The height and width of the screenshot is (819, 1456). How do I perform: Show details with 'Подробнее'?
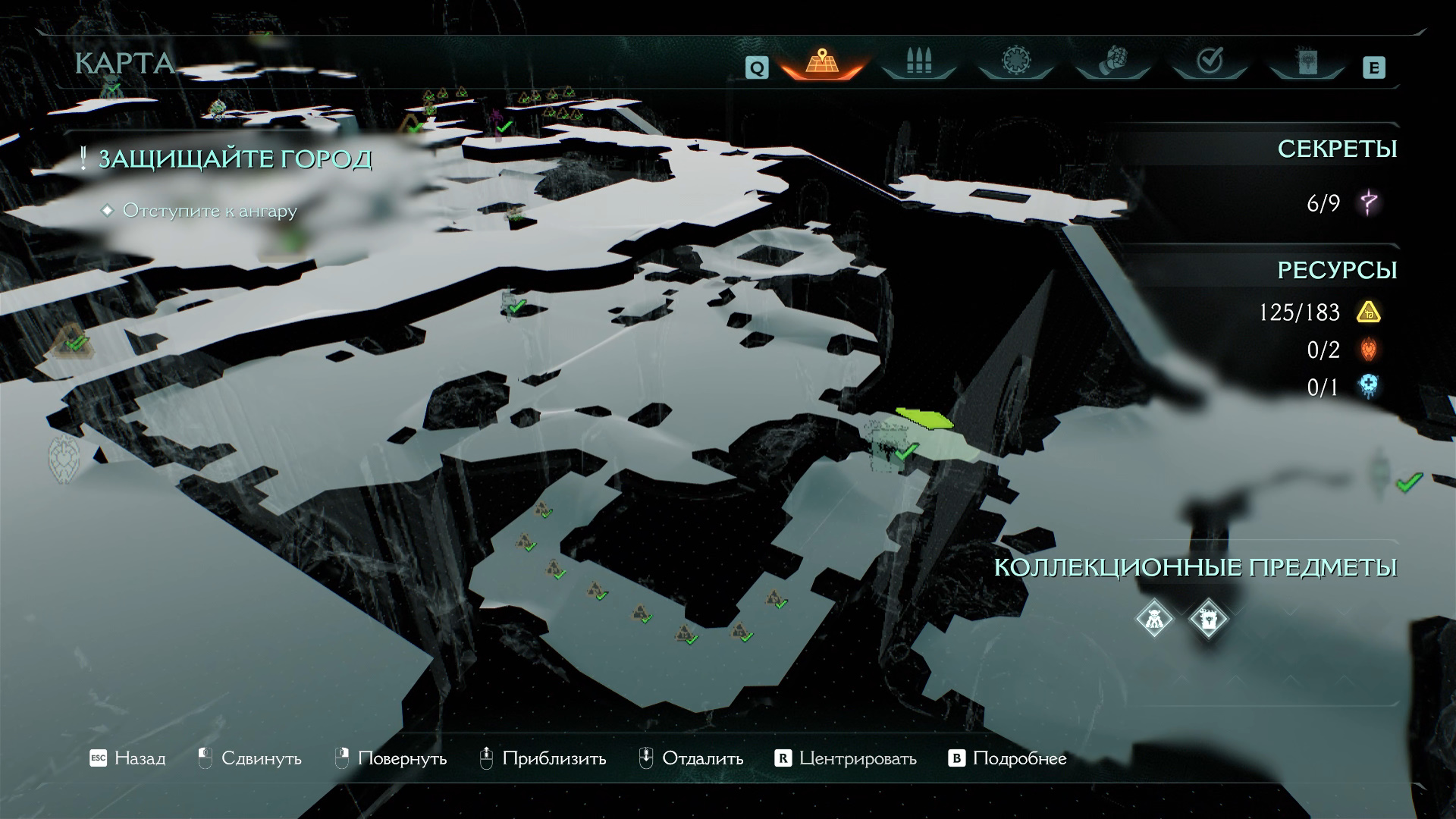(x=1008, y=758)
